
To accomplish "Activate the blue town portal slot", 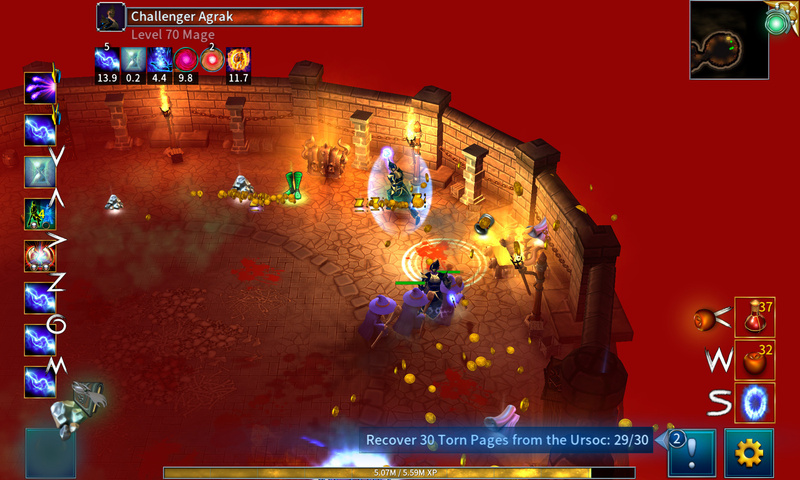I will click(755, 402).
